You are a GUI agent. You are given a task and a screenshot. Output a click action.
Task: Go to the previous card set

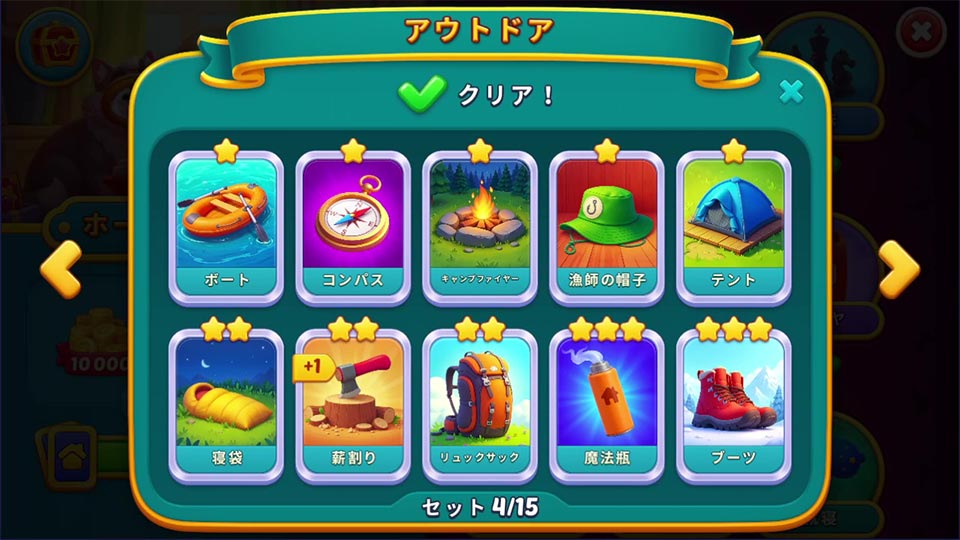60,270
